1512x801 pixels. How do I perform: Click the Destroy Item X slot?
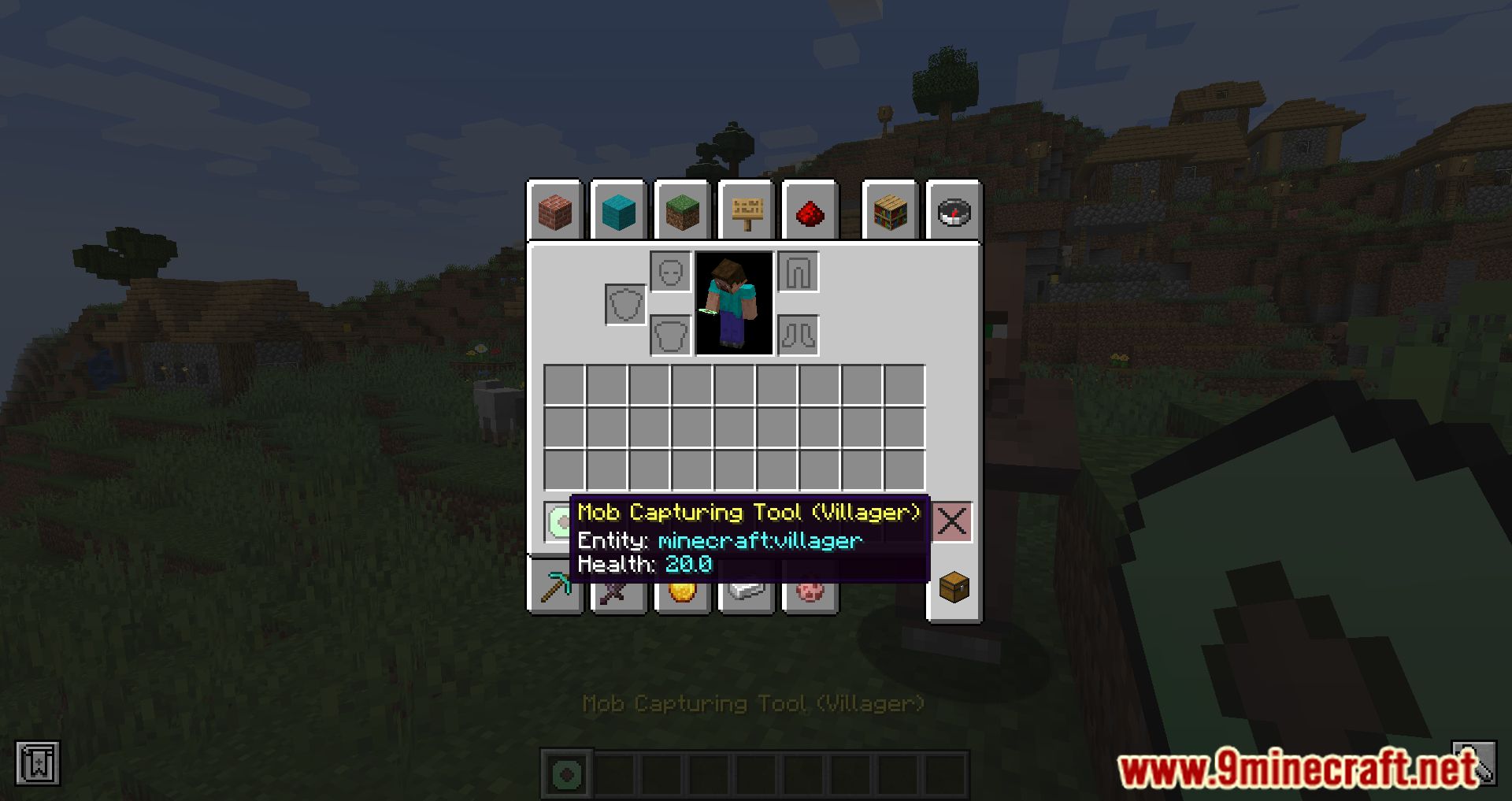(952, 521)
